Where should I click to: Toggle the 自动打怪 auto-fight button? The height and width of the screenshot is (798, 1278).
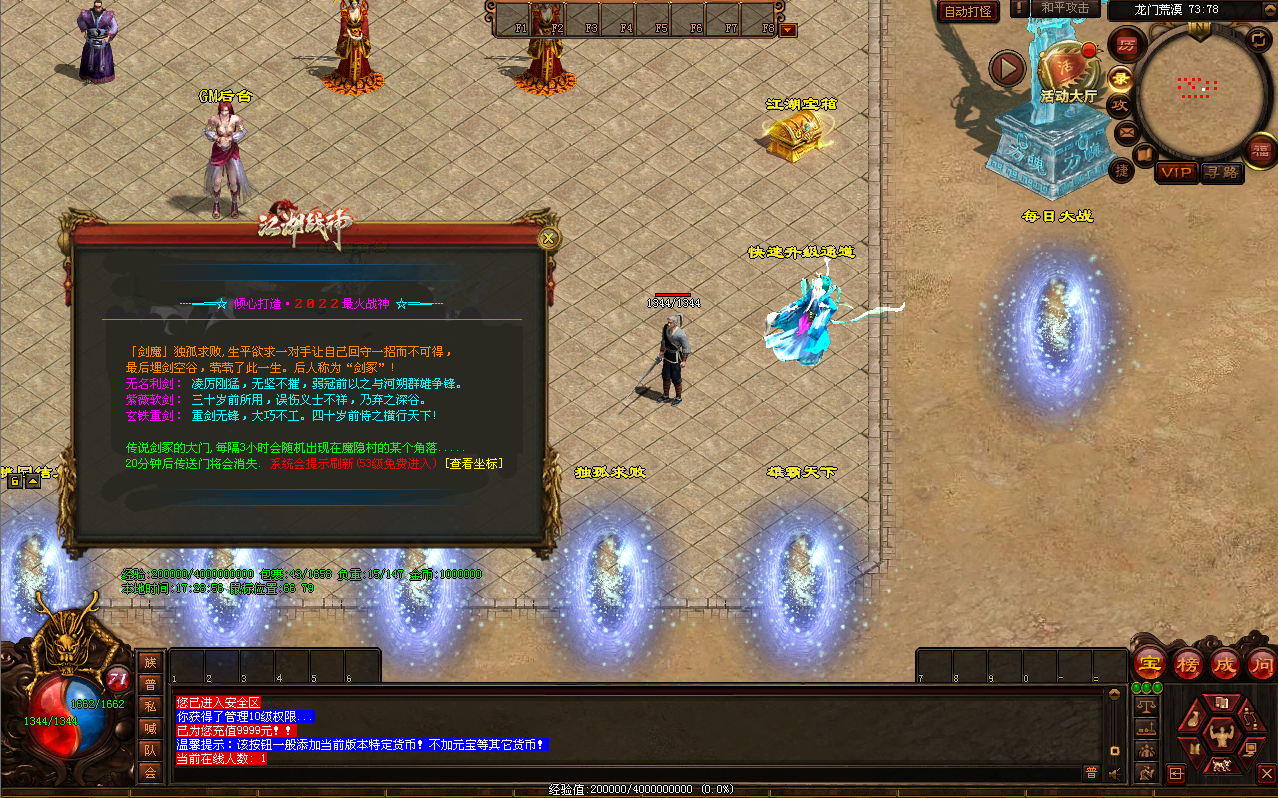[x=968, y=12]
